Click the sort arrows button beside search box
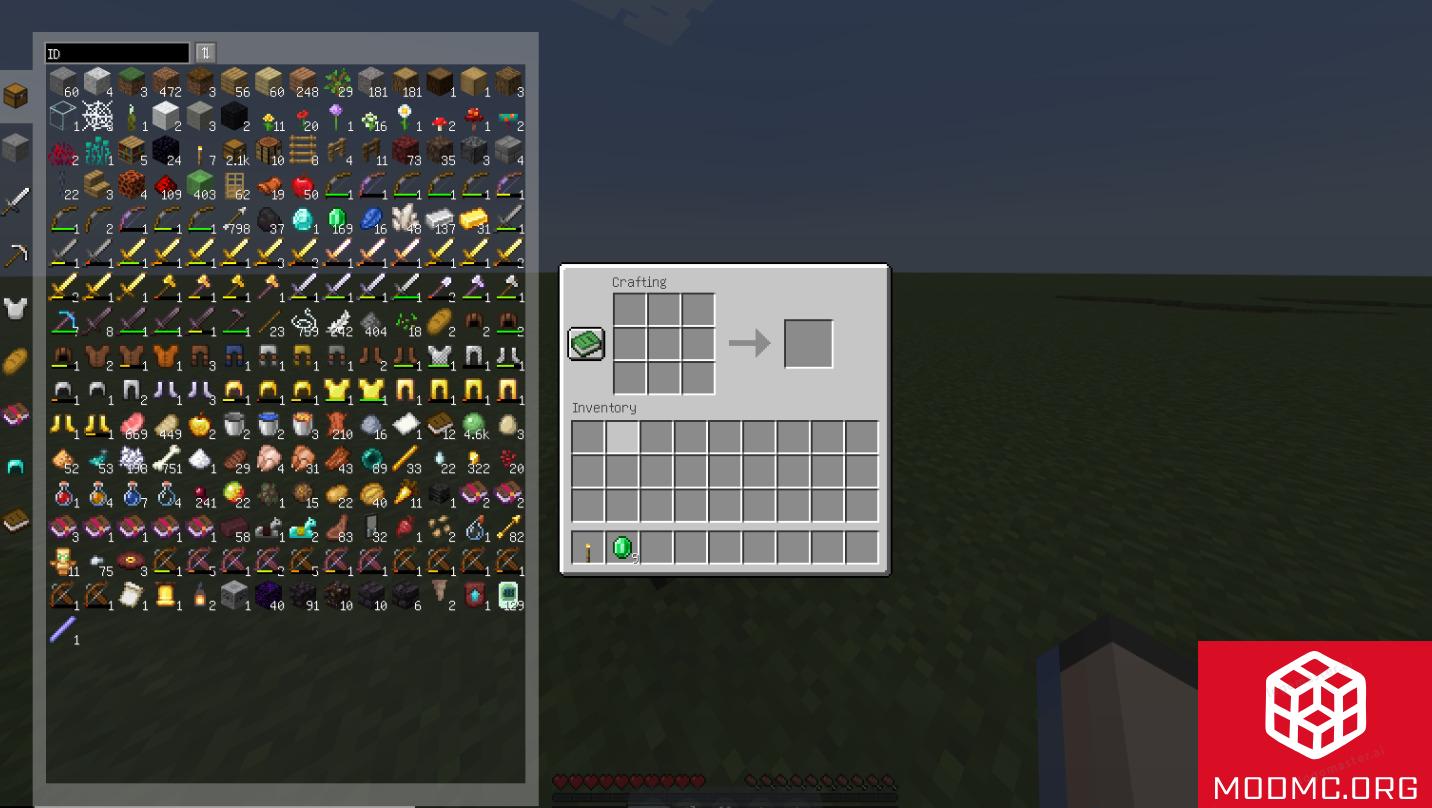This screenshot has width=1432, height=808. coord(205,51)
